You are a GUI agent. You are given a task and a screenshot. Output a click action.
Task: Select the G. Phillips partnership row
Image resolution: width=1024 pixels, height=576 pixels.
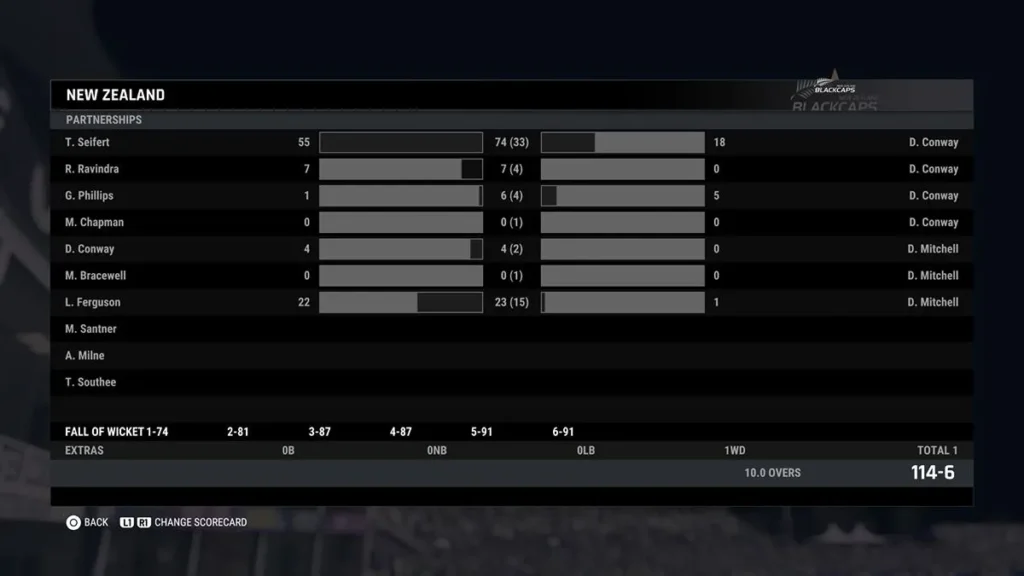(x=89, y=196)
